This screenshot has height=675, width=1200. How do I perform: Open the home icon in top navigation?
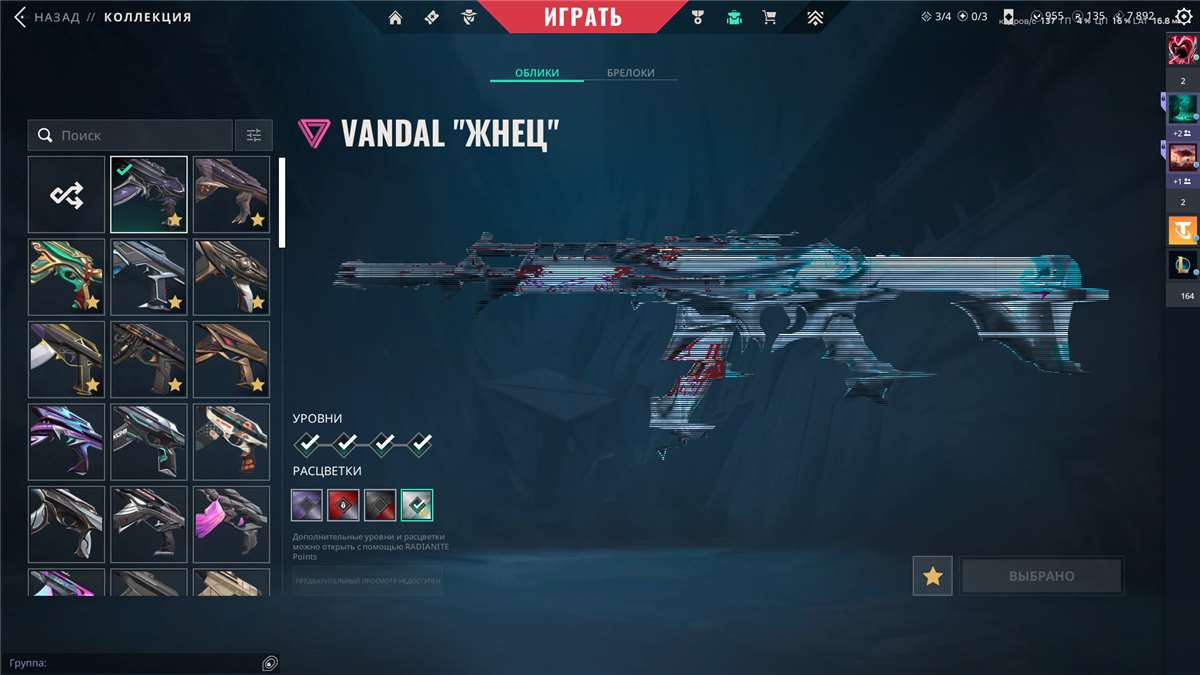click(x=396, y=17)
